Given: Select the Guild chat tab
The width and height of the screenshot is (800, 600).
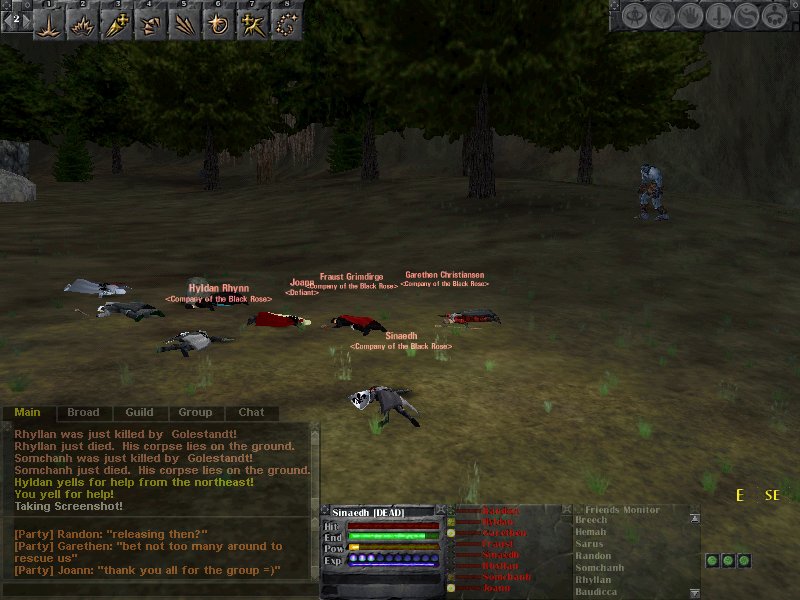Looking at the screenshot, I should coord(139,412).
